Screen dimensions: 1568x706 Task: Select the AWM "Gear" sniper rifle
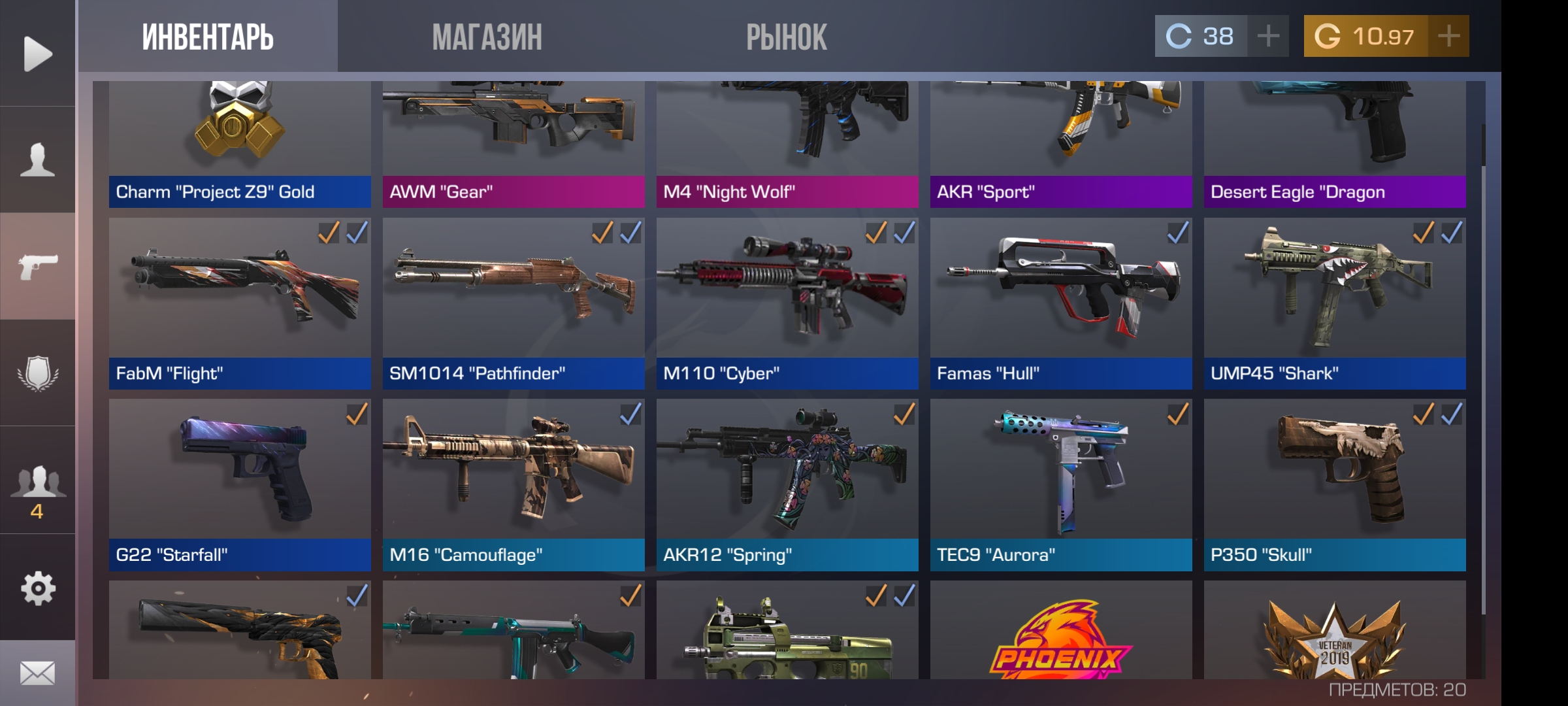pos(514,144)
